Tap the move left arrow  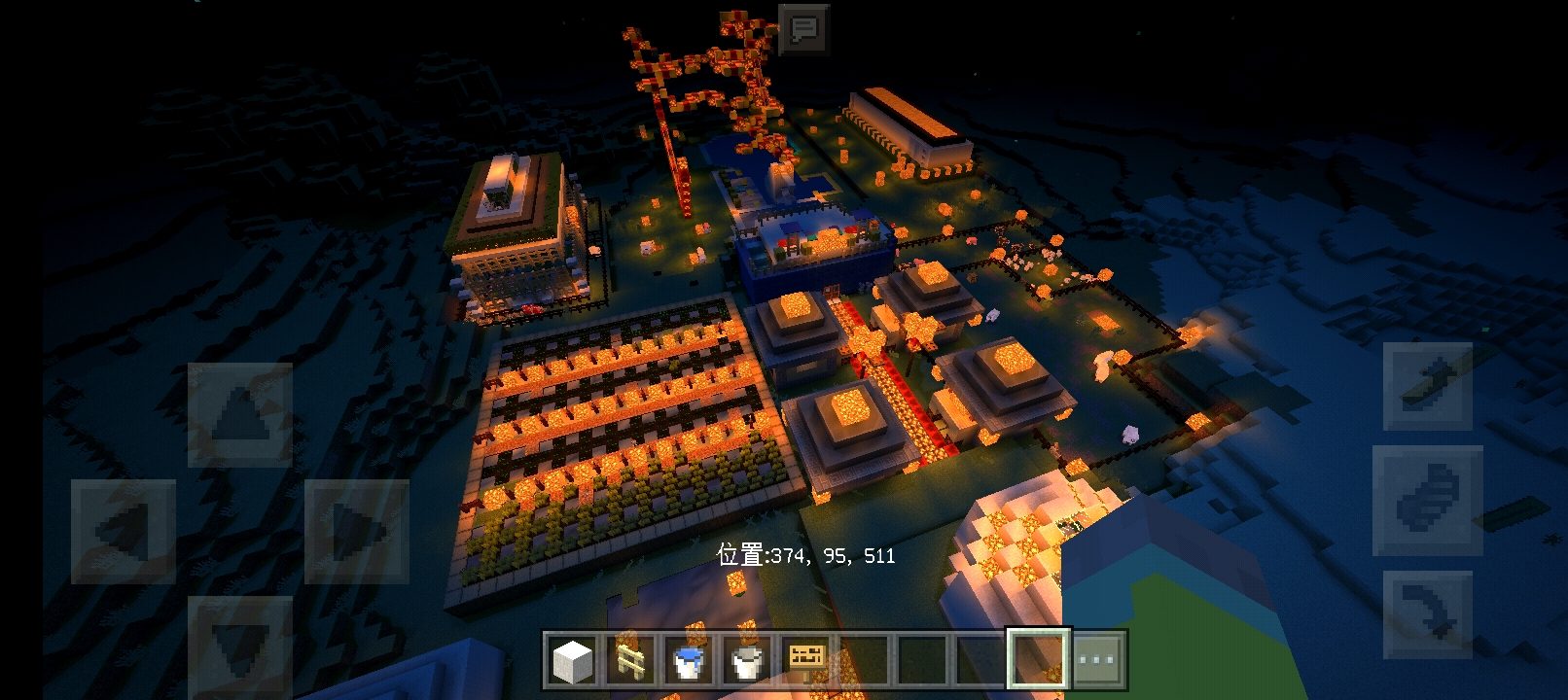(x=123, y=531)
